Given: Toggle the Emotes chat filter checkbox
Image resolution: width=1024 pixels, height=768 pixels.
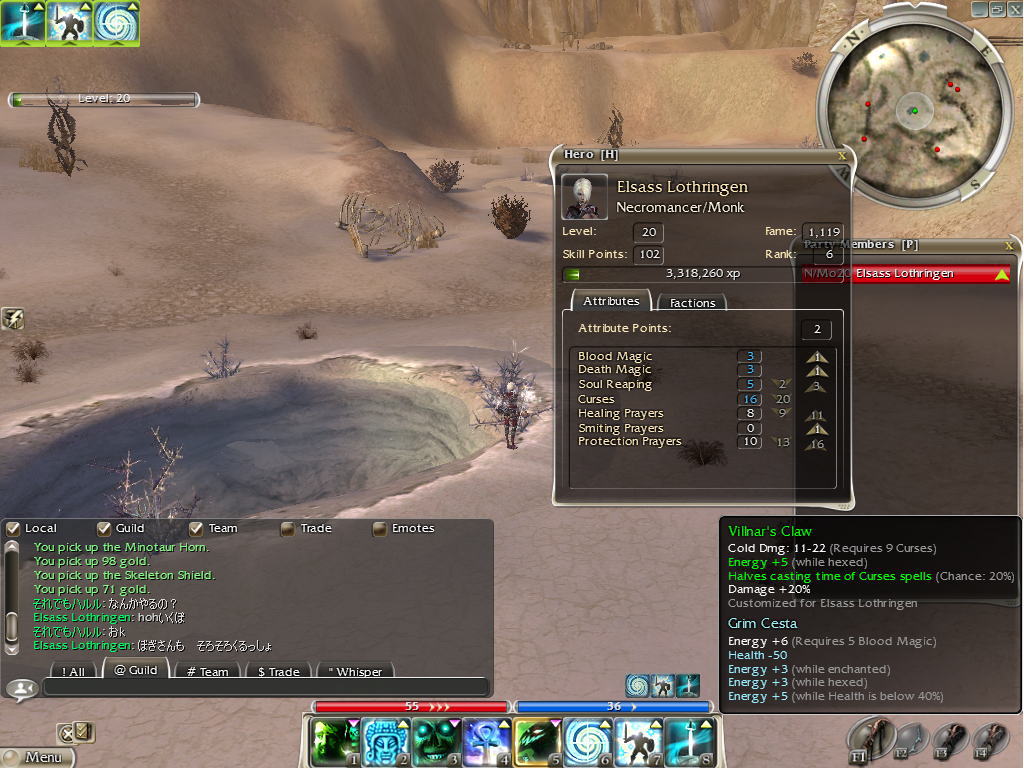Looking at the screenshot, I should click(380, 528).
